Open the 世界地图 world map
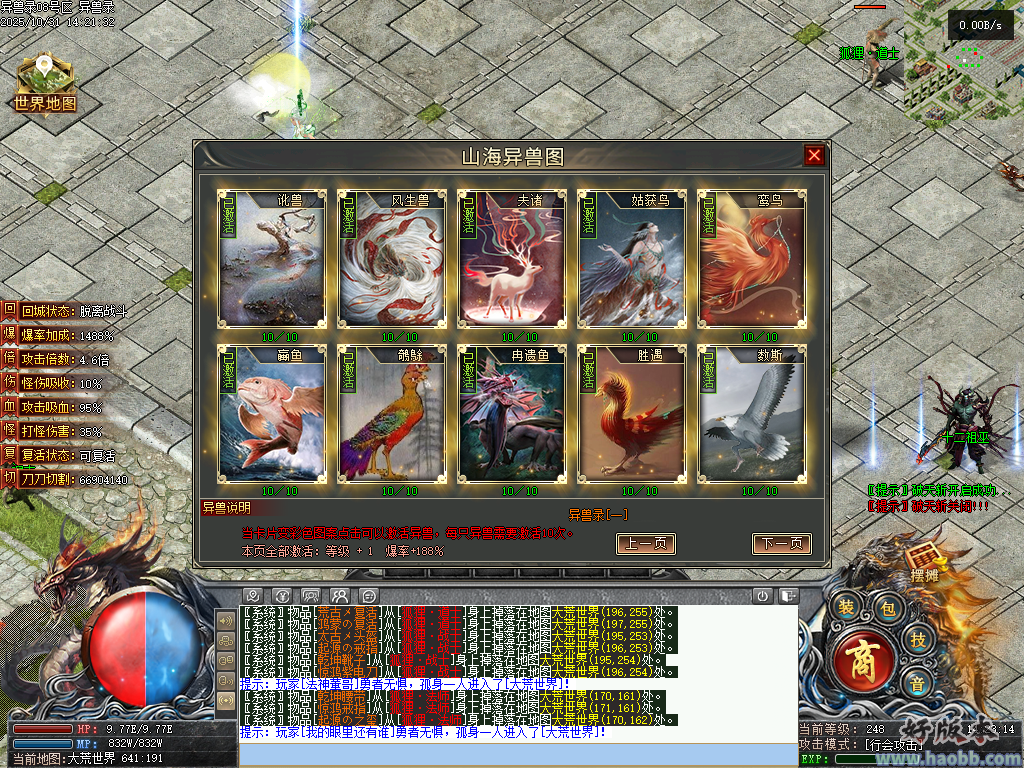Viewport: 1024px width, 768px height. [45, 85]
